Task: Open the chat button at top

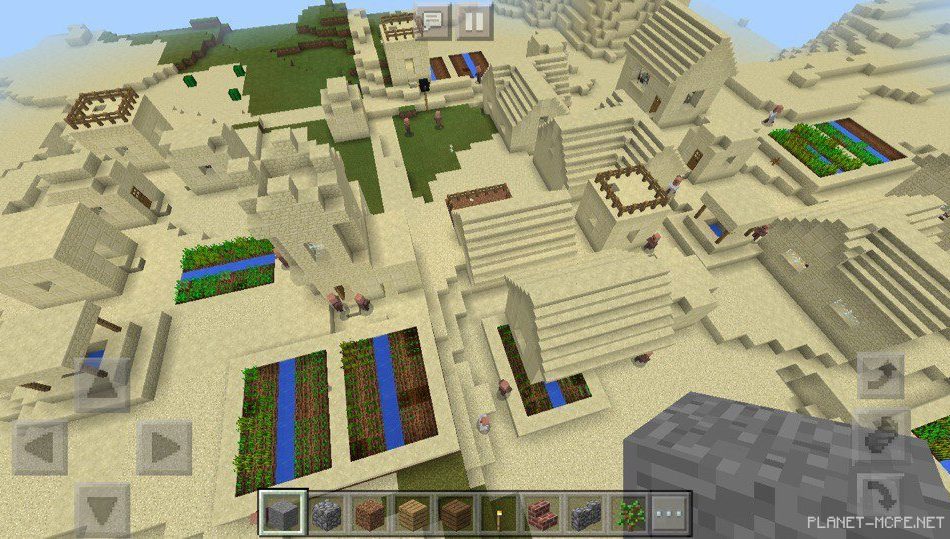Action: tap(434, 19)
